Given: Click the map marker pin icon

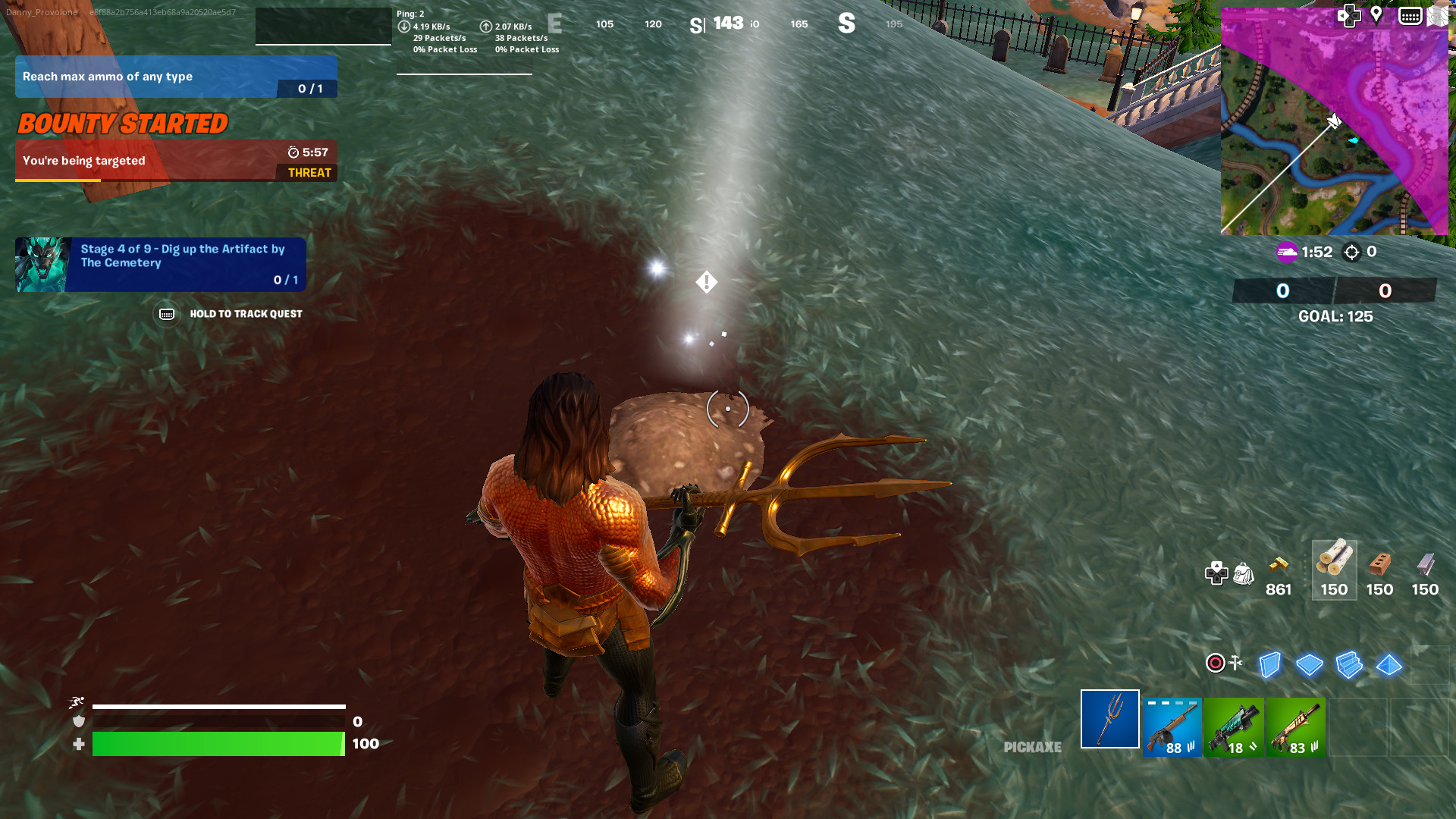Looking at the screenshot, I should 1376,15.
